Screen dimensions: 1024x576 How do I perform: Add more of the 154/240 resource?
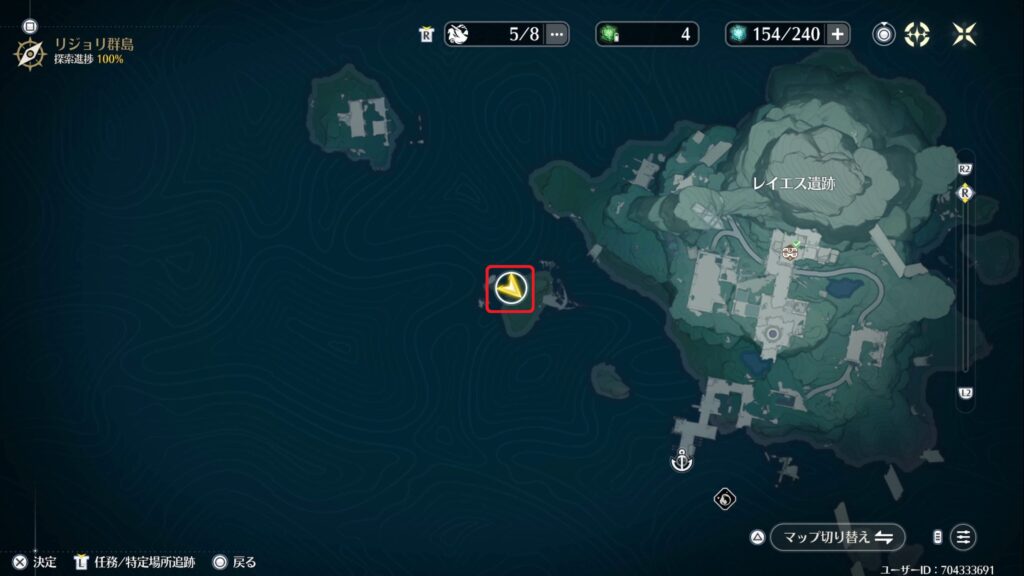pos(837,34)
